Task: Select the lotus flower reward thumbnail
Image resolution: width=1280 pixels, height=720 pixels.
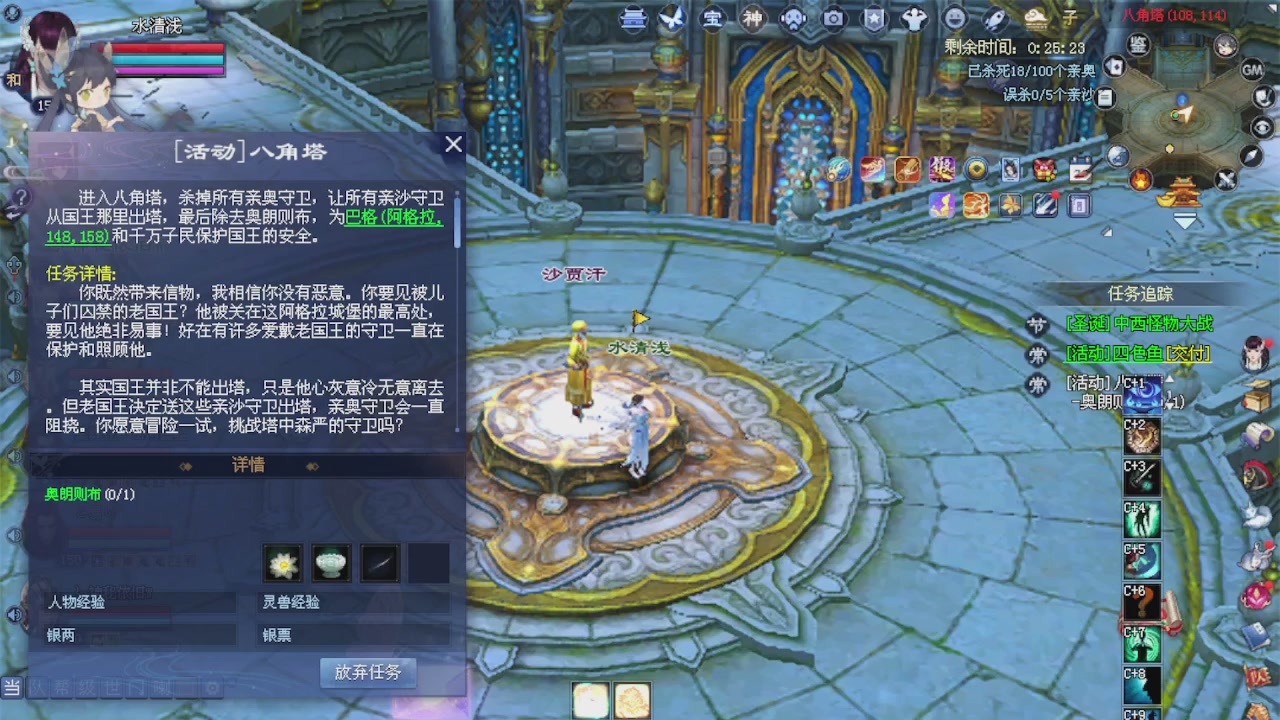Action: [283, 563]
